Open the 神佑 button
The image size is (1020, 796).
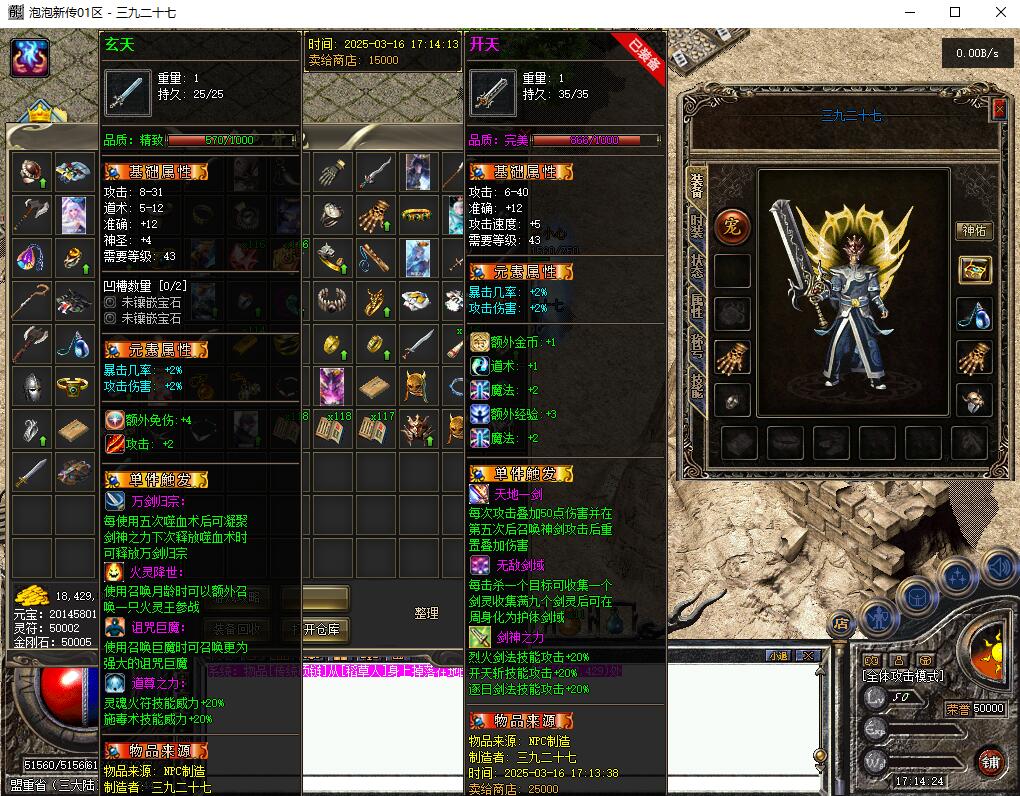pos(974,231)
